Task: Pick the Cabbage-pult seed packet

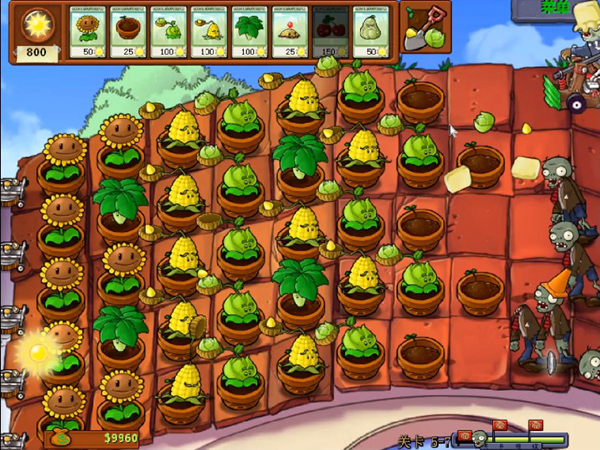Action: coord(168,31)
